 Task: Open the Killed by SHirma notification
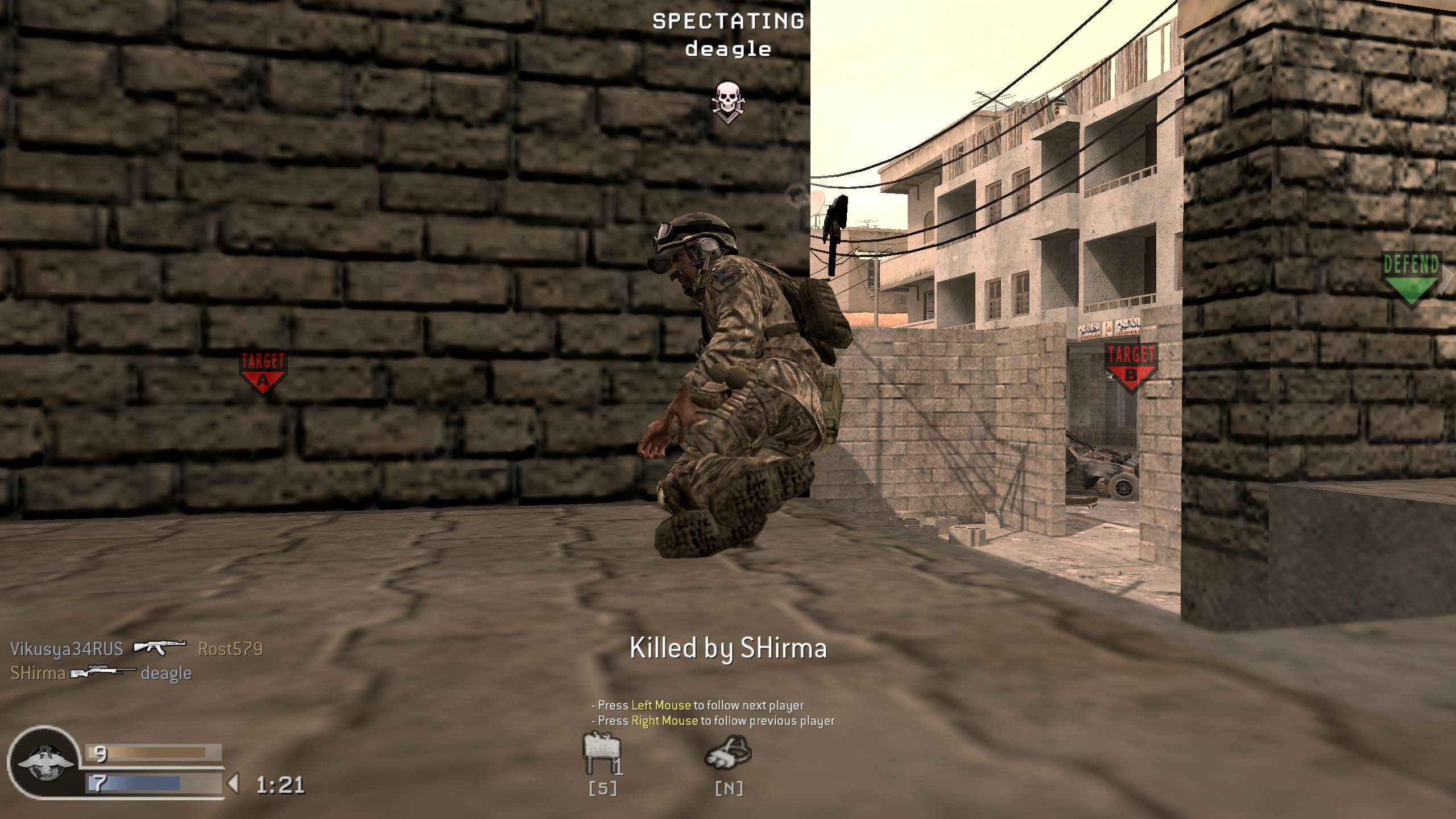coord(728,648)
